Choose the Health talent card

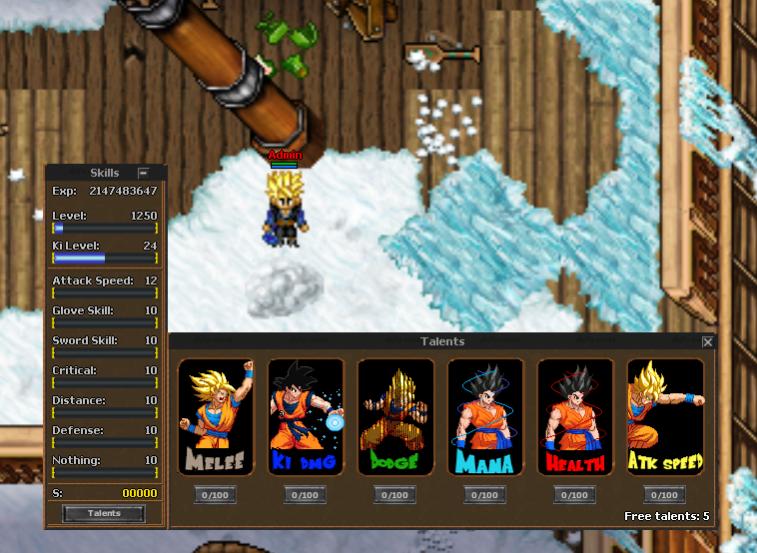click(x=575, y=418)
